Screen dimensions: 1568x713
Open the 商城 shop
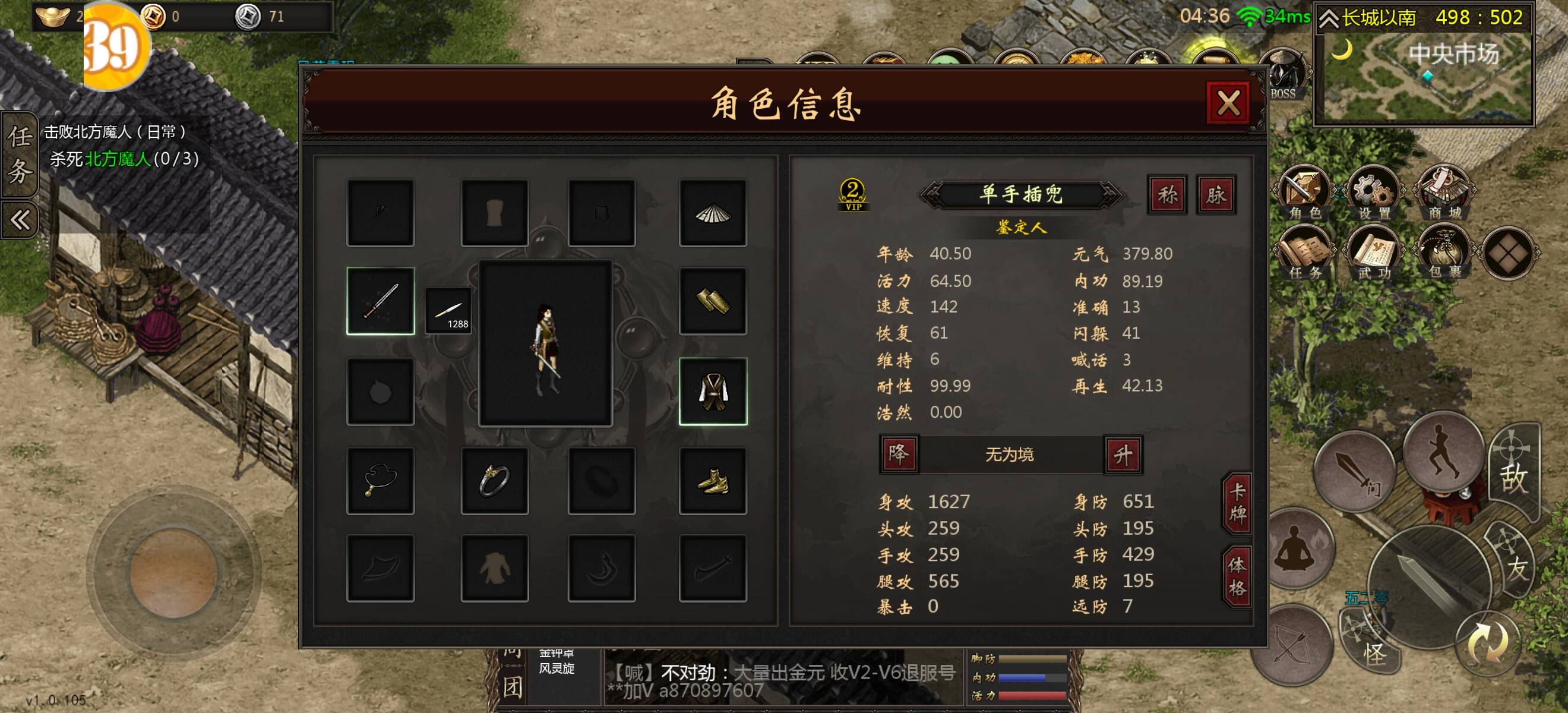click(x=1444, y=195)
